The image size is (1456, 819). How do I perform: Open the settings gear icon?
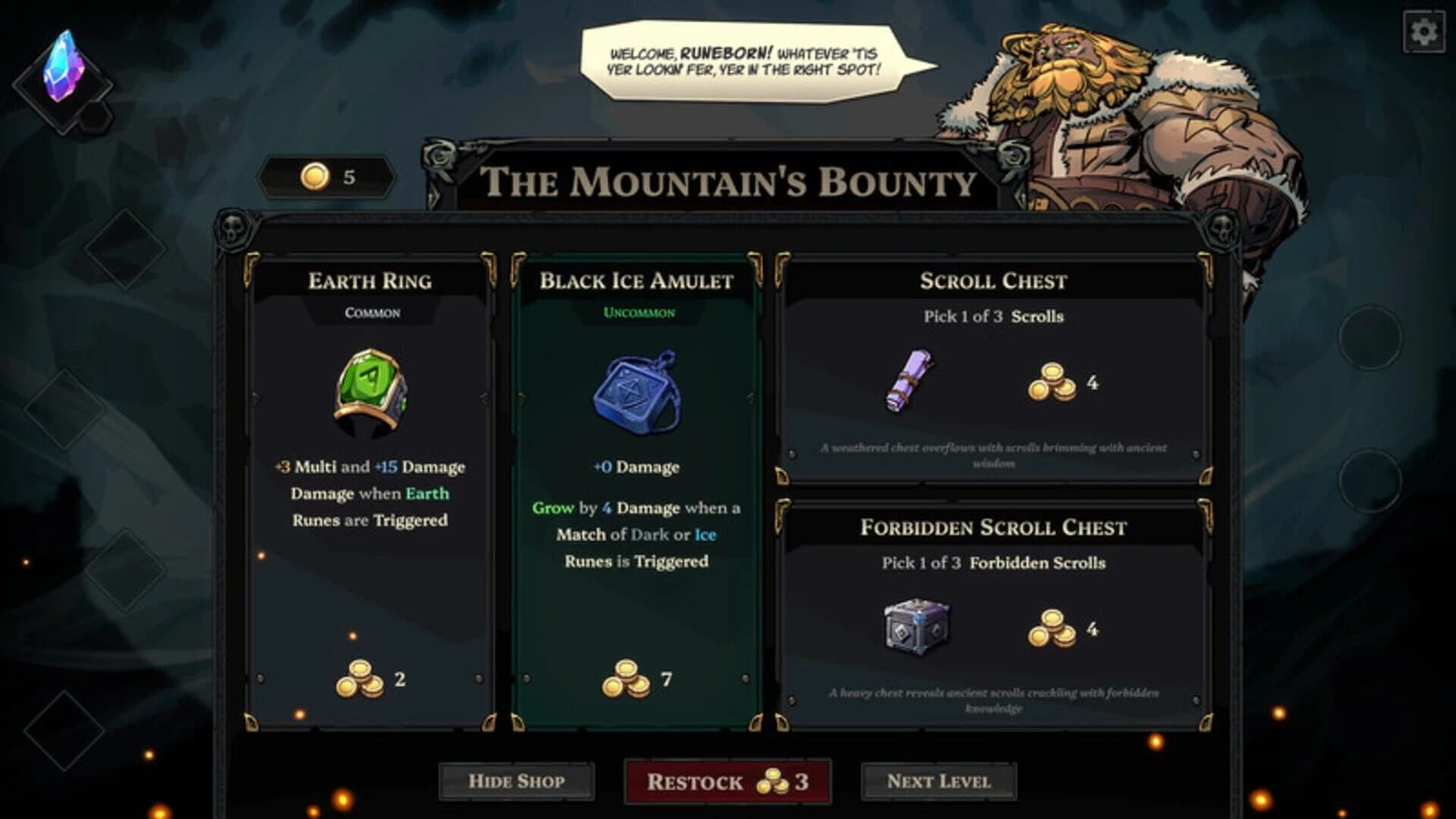coord(1424,31)
